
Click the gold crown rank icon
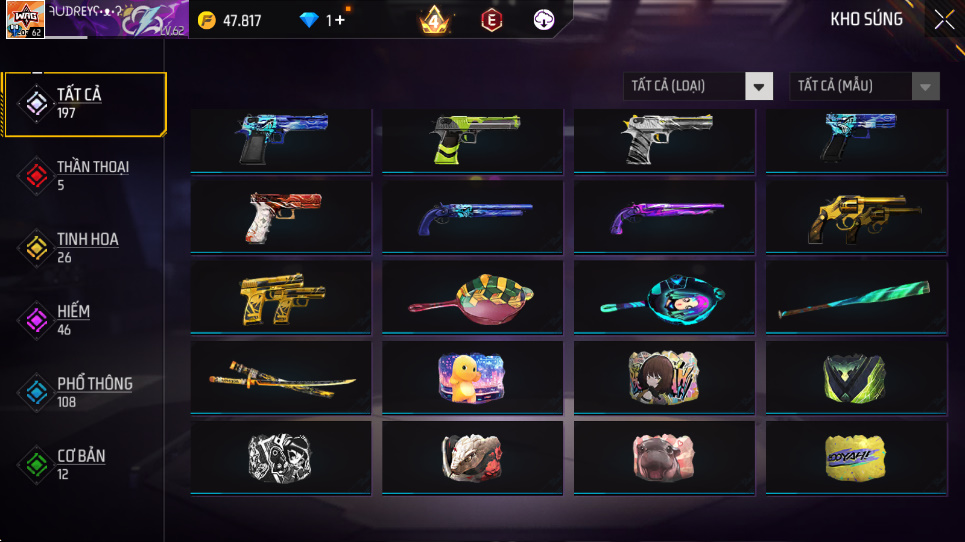[434, 20]
